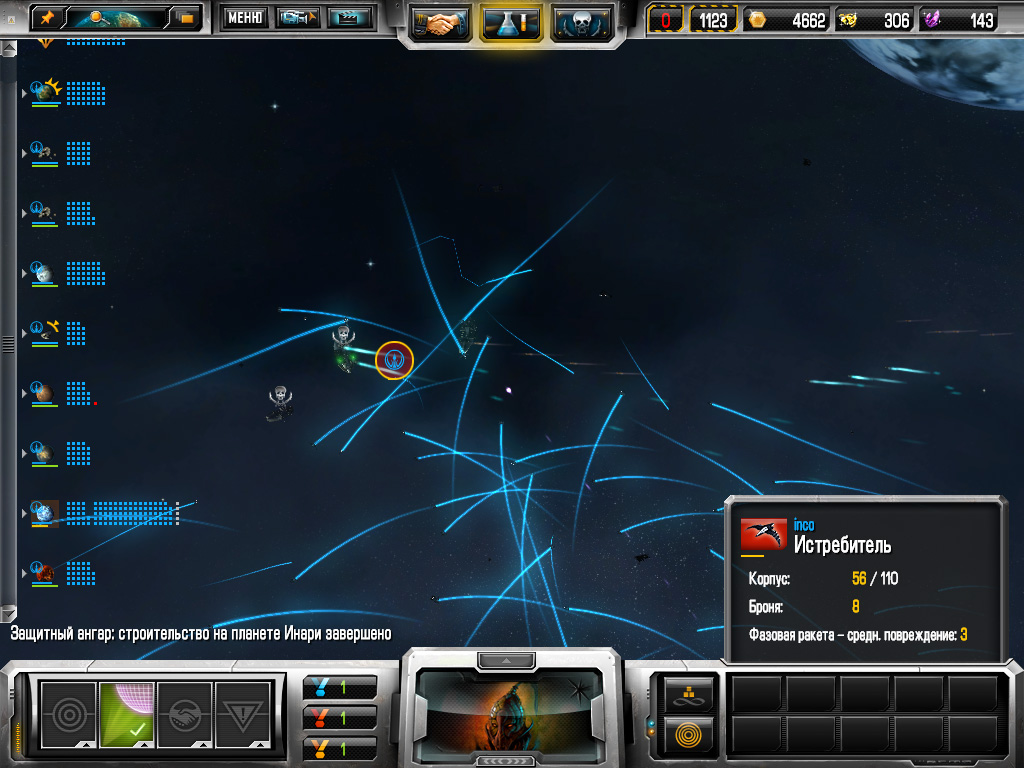Click the pin button in top bar

coord(46,18)
